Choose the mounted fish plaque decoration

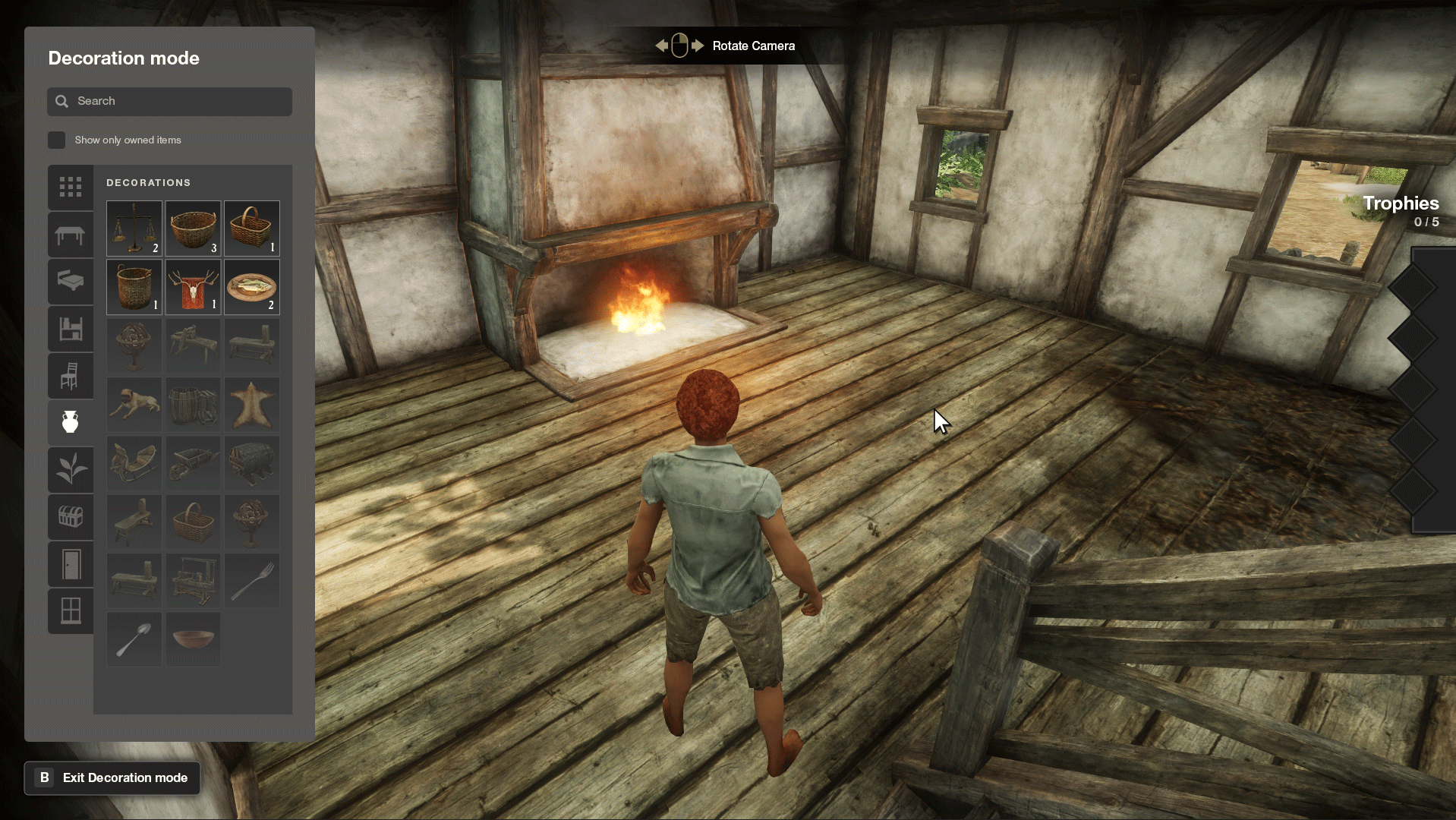click(x=251, y=287)
